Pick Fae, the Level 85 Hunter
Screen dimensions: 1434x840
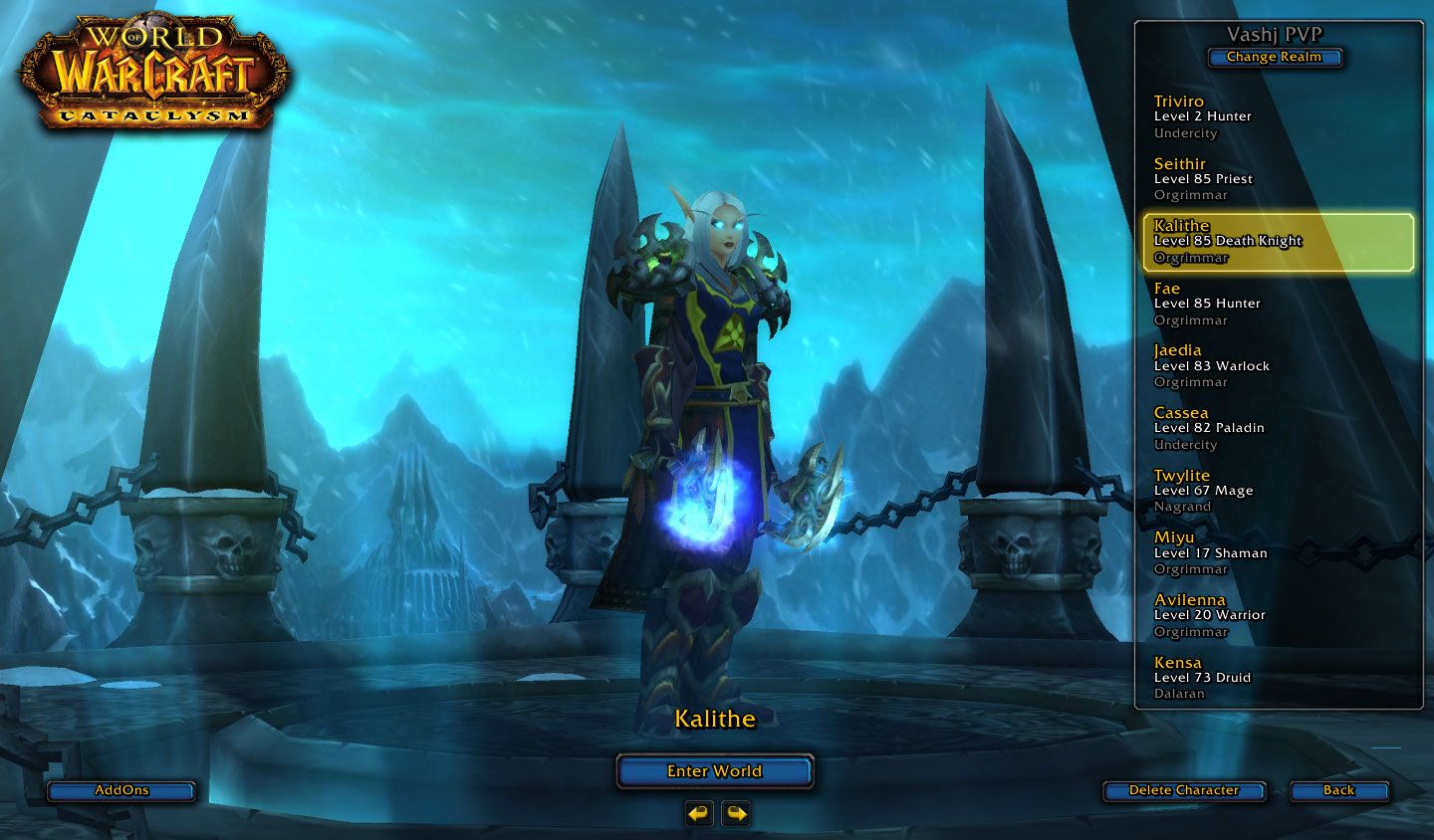[x=1278, y=304]
